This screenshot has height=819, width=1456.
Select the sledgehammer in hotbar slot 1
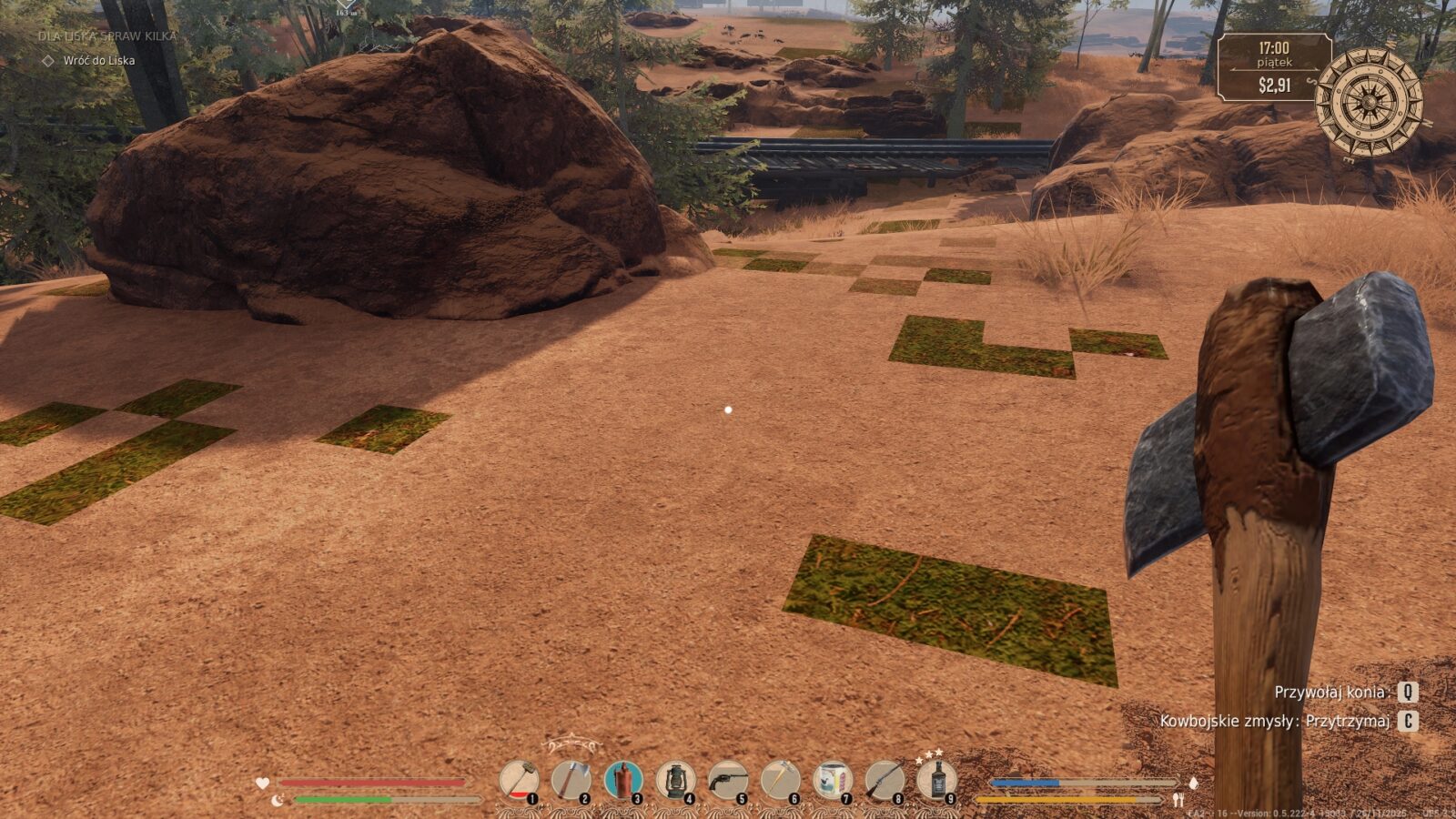coord(519,781)
